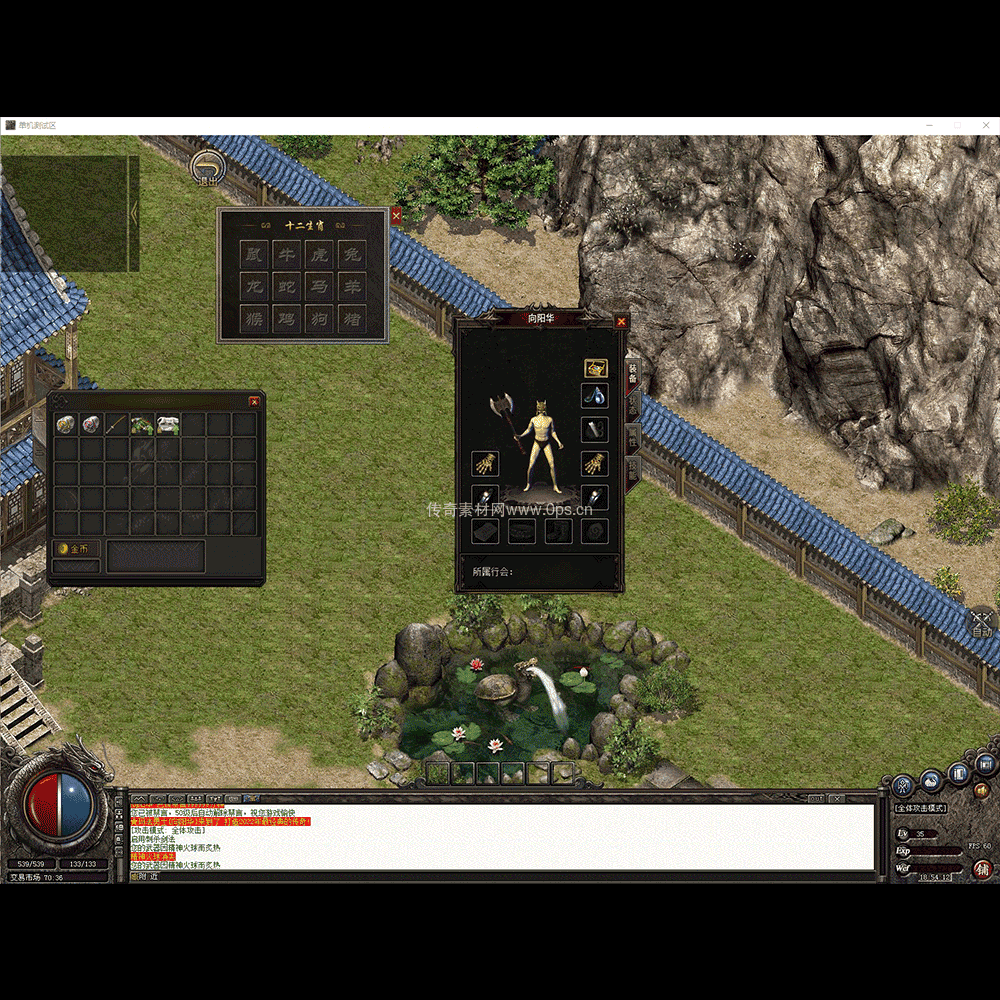Select the white armor item in bag
Viewport: 1000px width, 1000px height.
[168, 425]
